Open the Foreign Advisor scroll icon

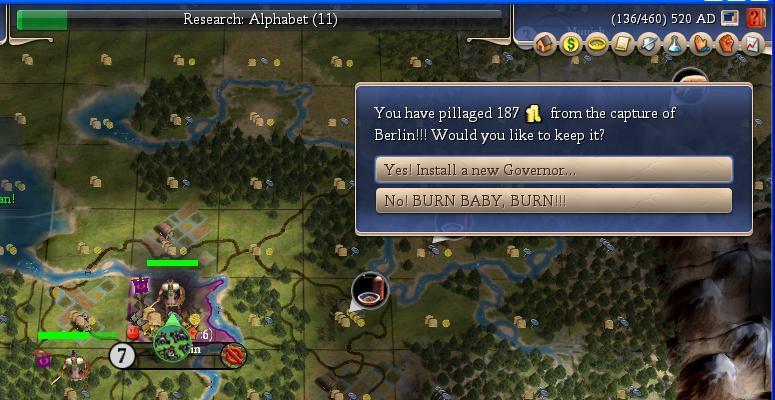pyautogui.click(x=622, y=44)
